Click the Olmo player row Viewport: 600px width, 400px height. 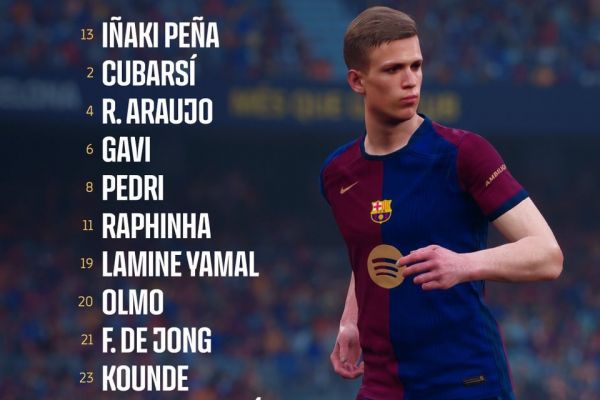(133, 302)
